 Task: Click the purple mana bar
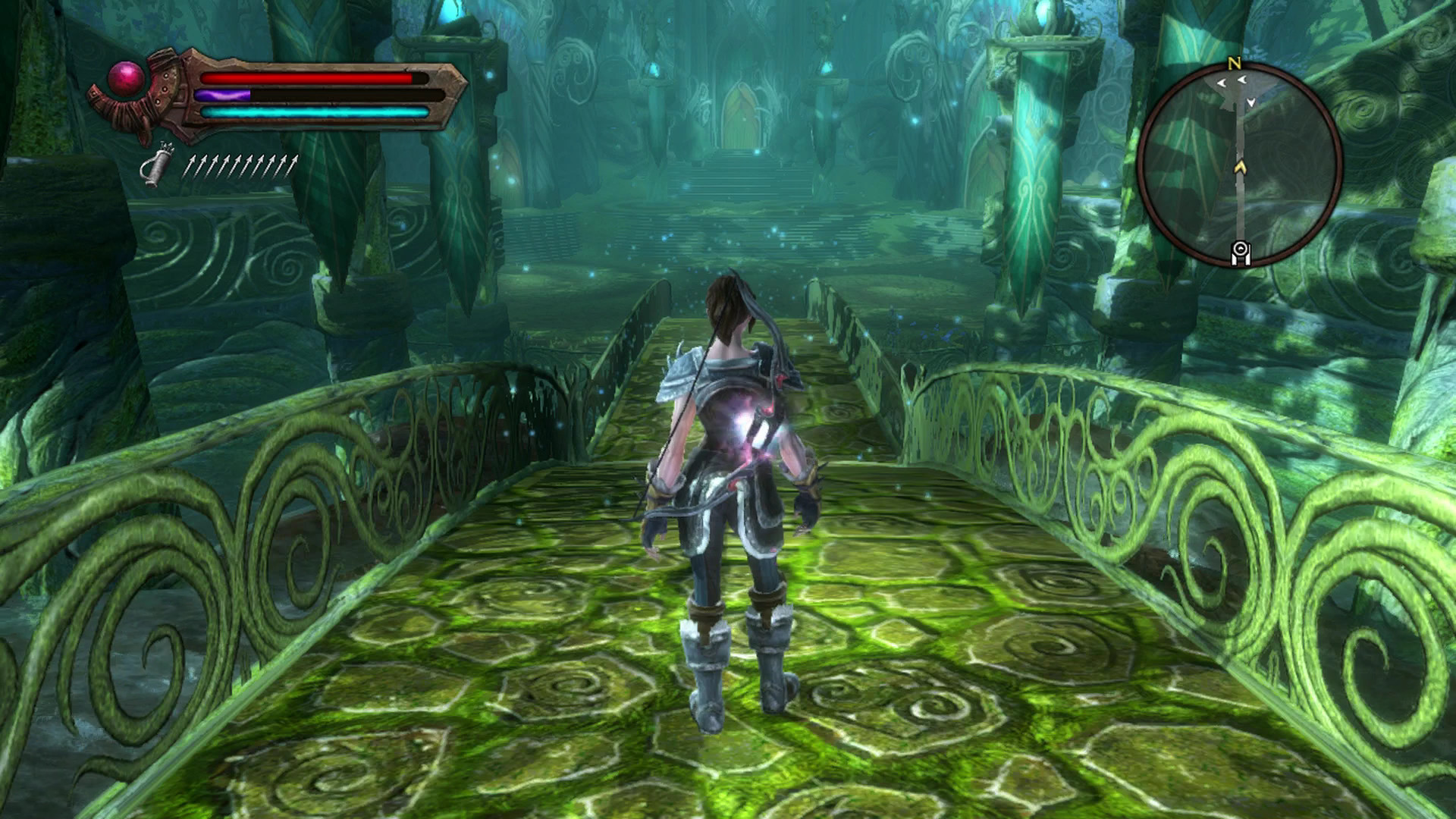coord(223,94)
